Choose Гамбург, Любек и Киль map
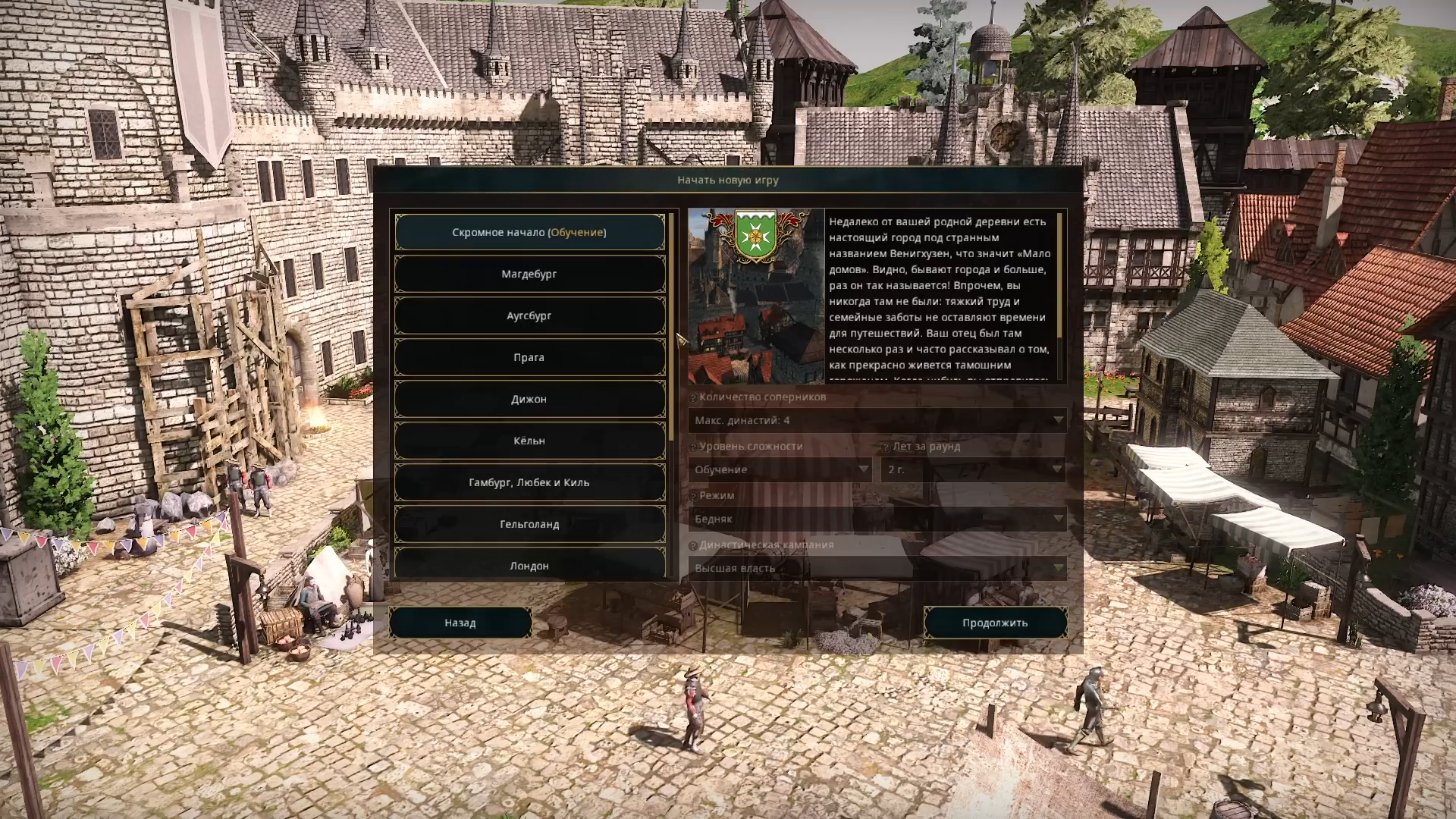The height and width of the screenshot is (819, 1456). point(529,482)
